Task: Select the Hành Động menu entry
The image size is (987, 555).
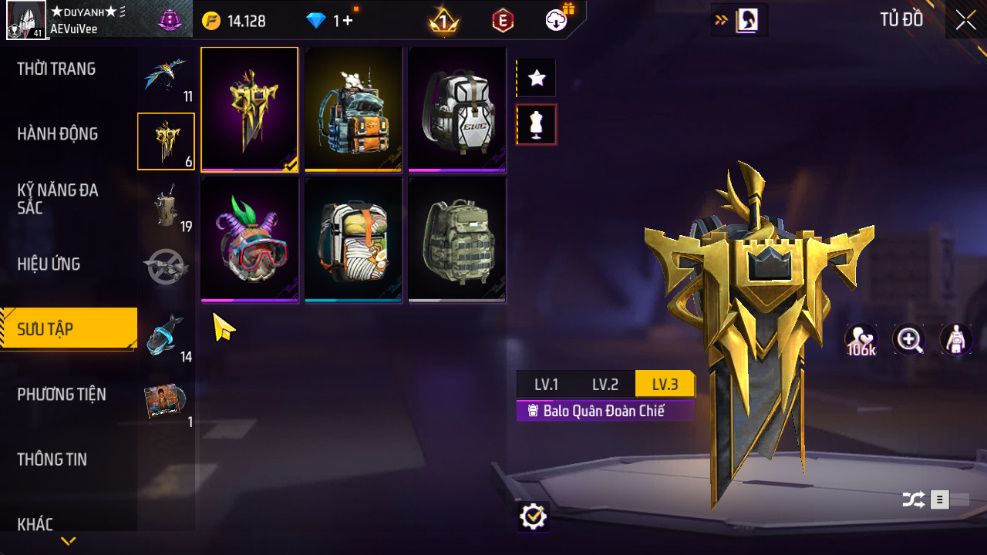Action: click(58, 133)
